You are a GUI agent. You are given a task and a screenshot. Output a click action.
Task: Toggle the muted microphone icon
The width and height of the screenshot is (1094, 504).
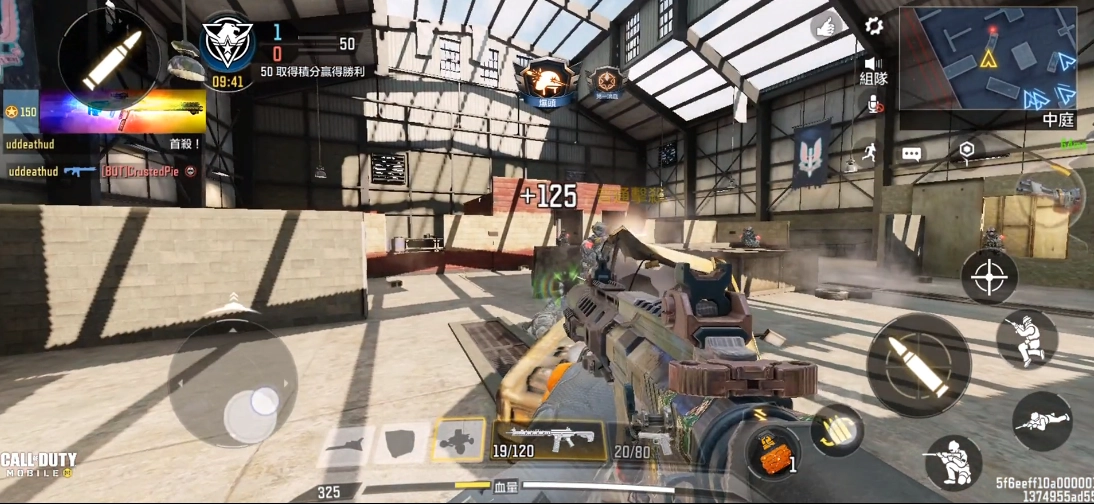coord(875,104)
